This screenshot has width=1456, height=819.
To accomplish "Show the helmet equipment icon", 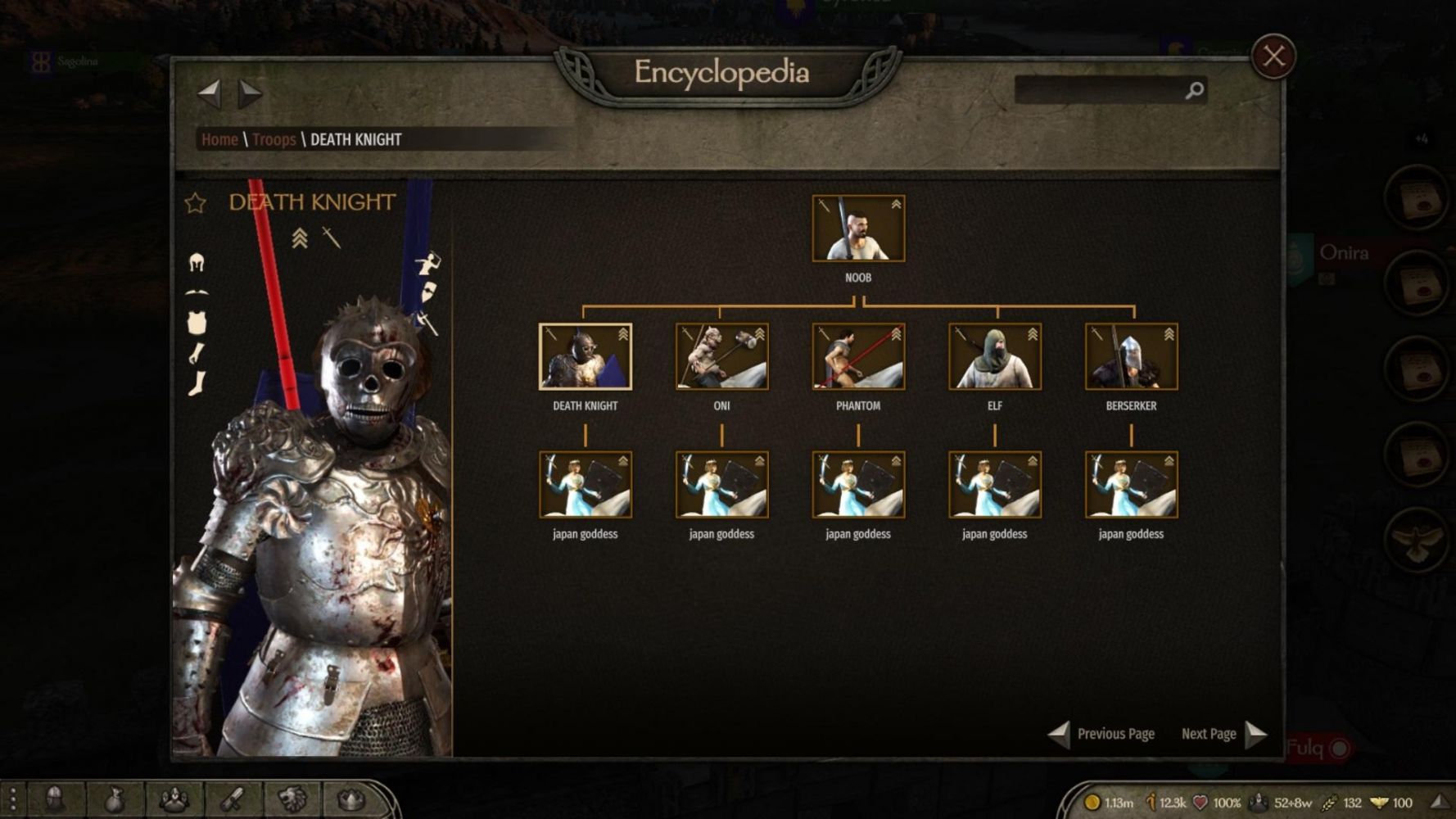I will click(197, 262).
